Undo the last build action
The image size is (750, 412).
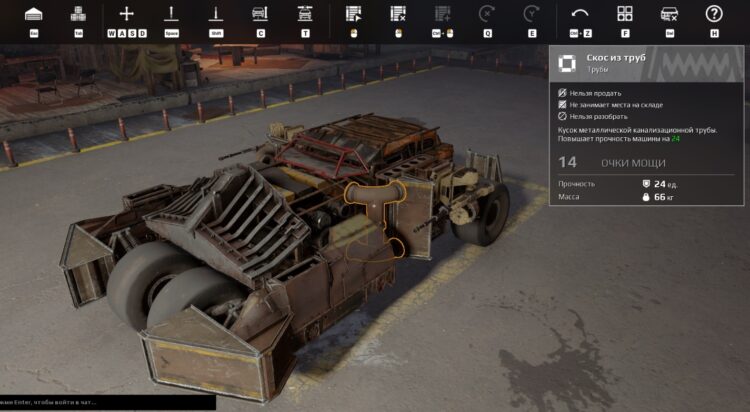pos(580,14)
